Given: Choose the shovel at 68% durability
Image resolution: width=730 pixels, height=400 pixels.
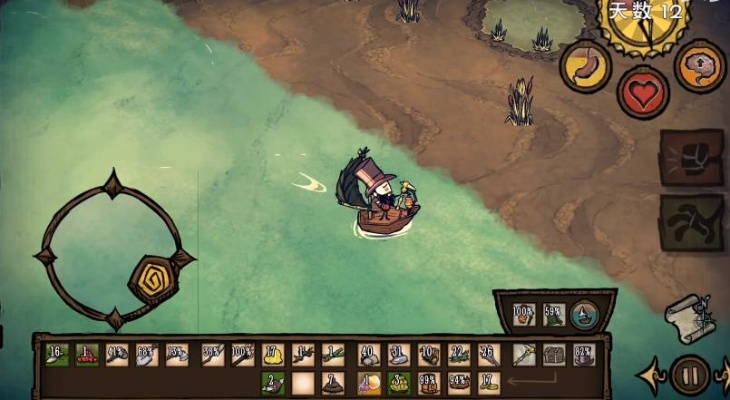Looking at the screenshot, I should point(148,354).
